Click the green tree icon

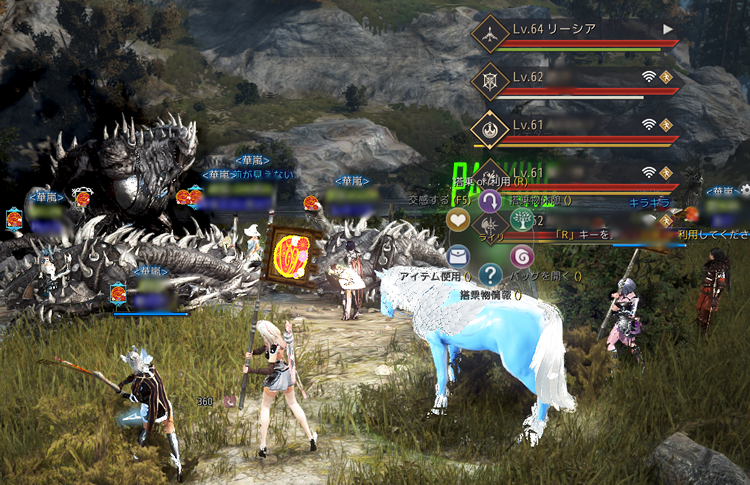pyautogui.click(x=522, y=219)
